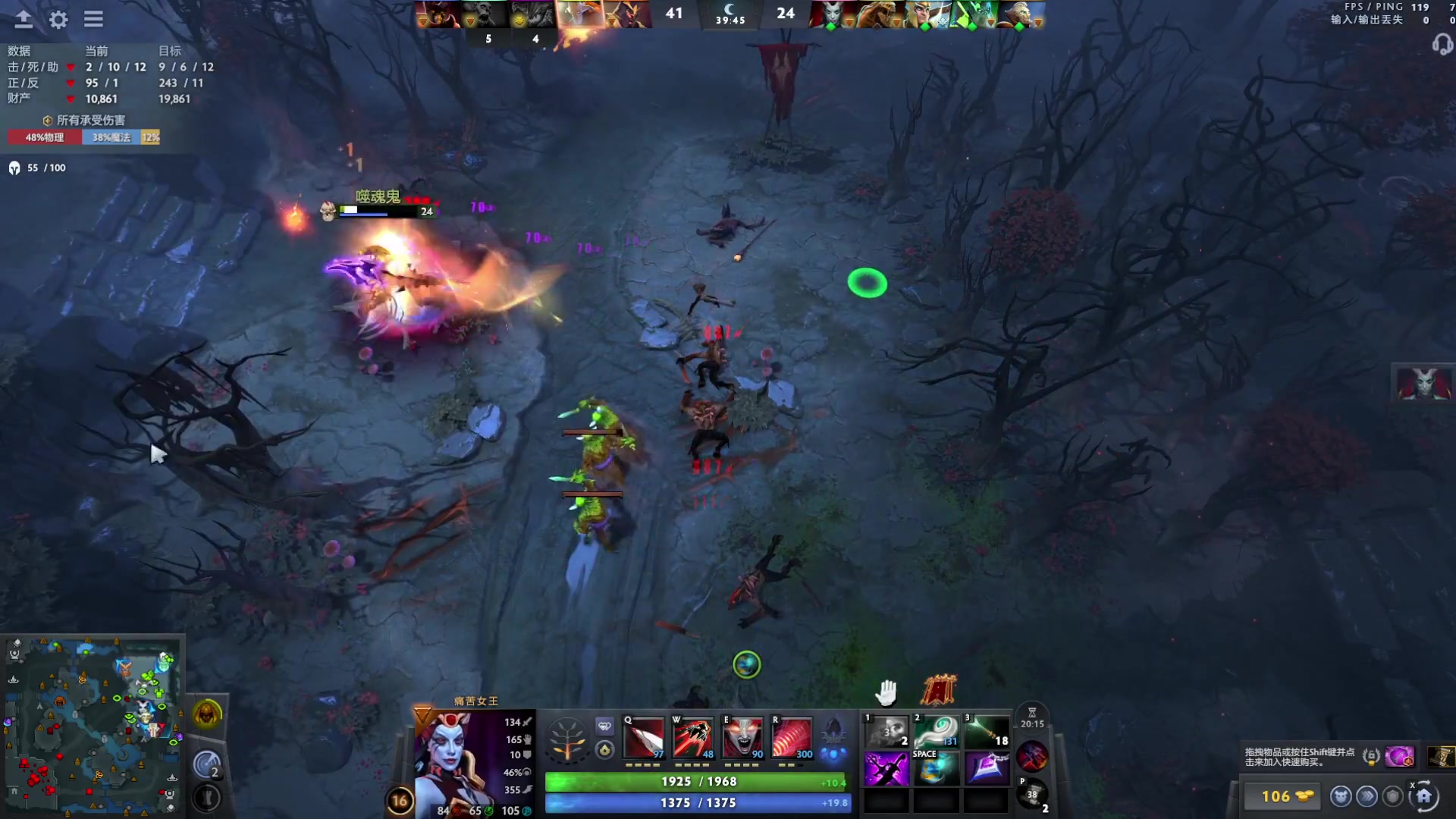Fire the Sonic Wave ultimate
The image size is (1456, 819).
click(792, 738)
